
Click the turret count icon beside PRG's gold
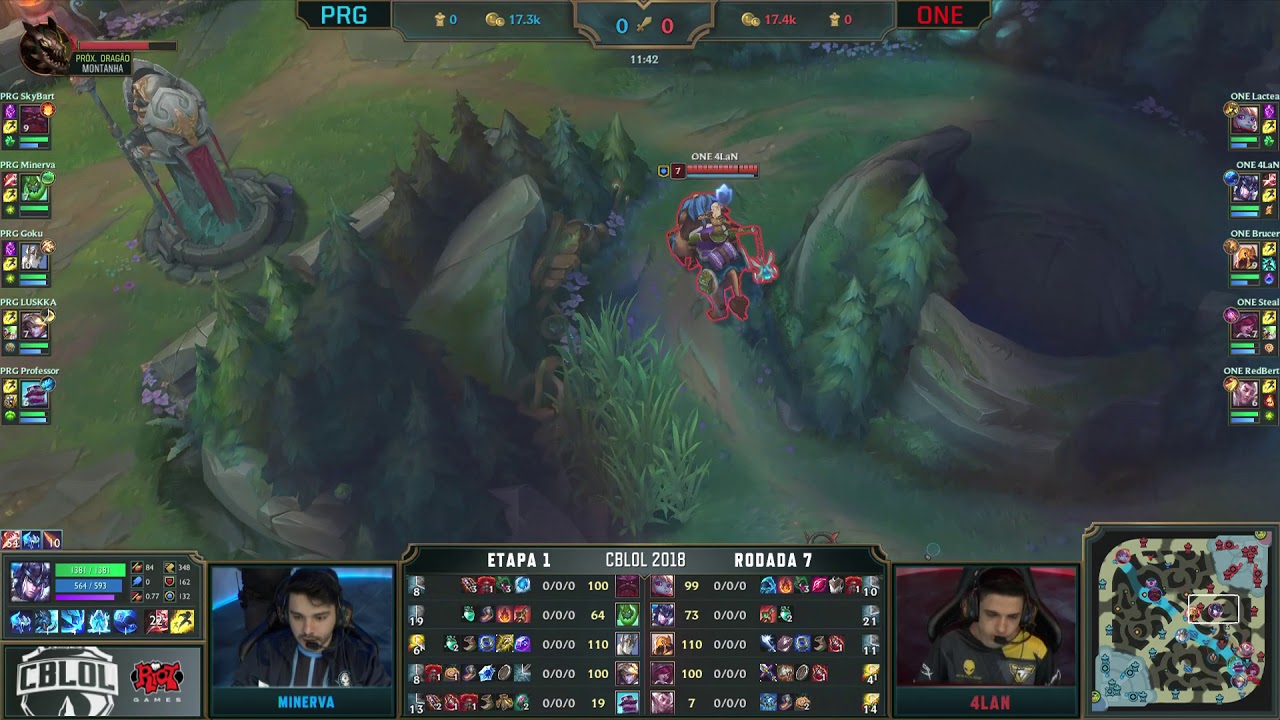(437, 17)
